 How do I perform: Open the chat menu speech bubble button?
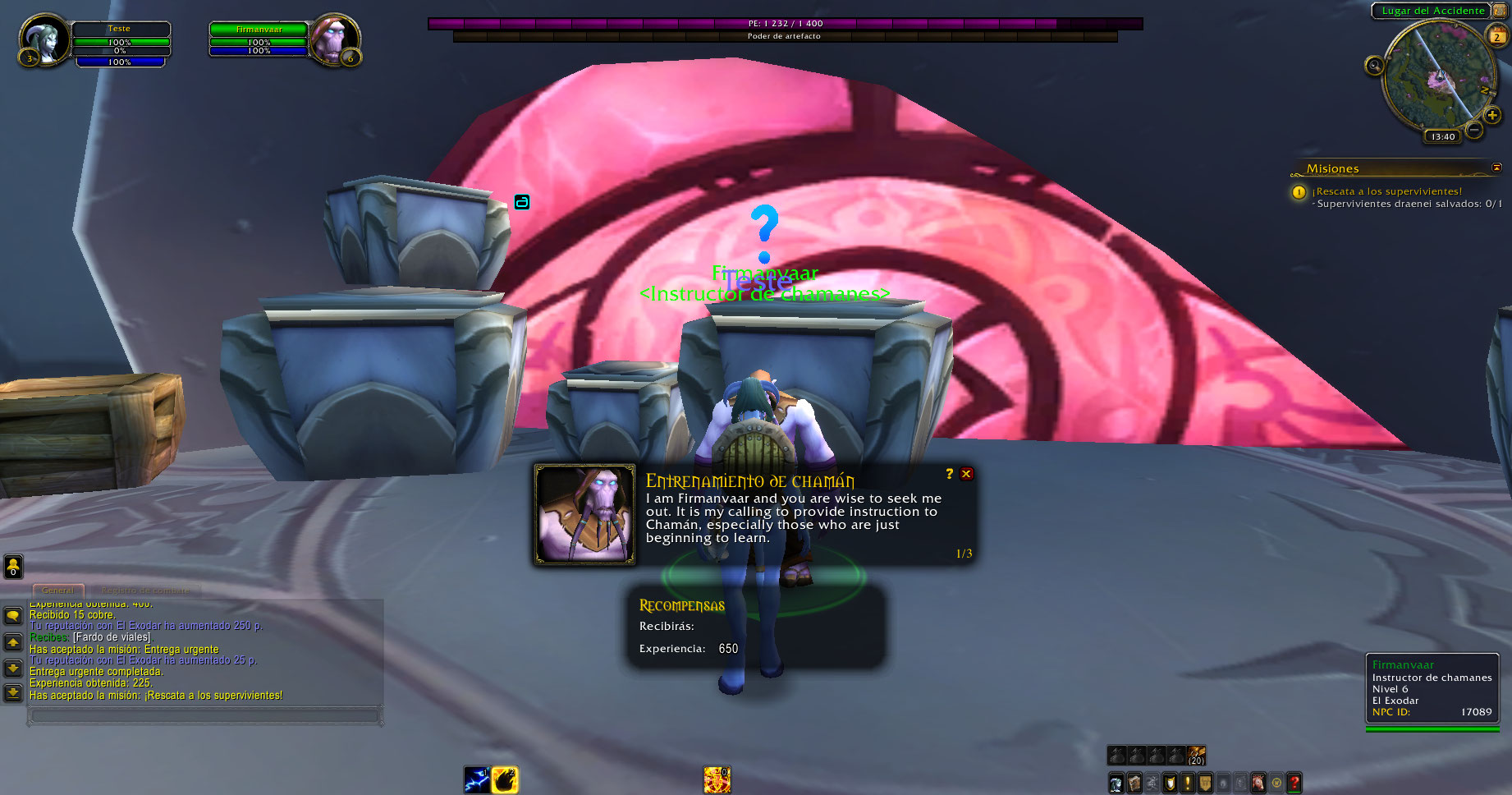pyautogui.click(x=13, y=616)
